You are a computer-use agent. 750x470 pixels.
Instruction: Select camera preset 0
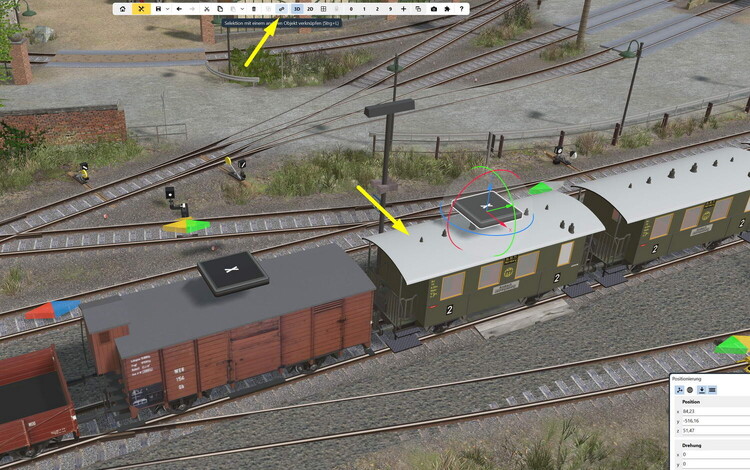coord(350,9)
